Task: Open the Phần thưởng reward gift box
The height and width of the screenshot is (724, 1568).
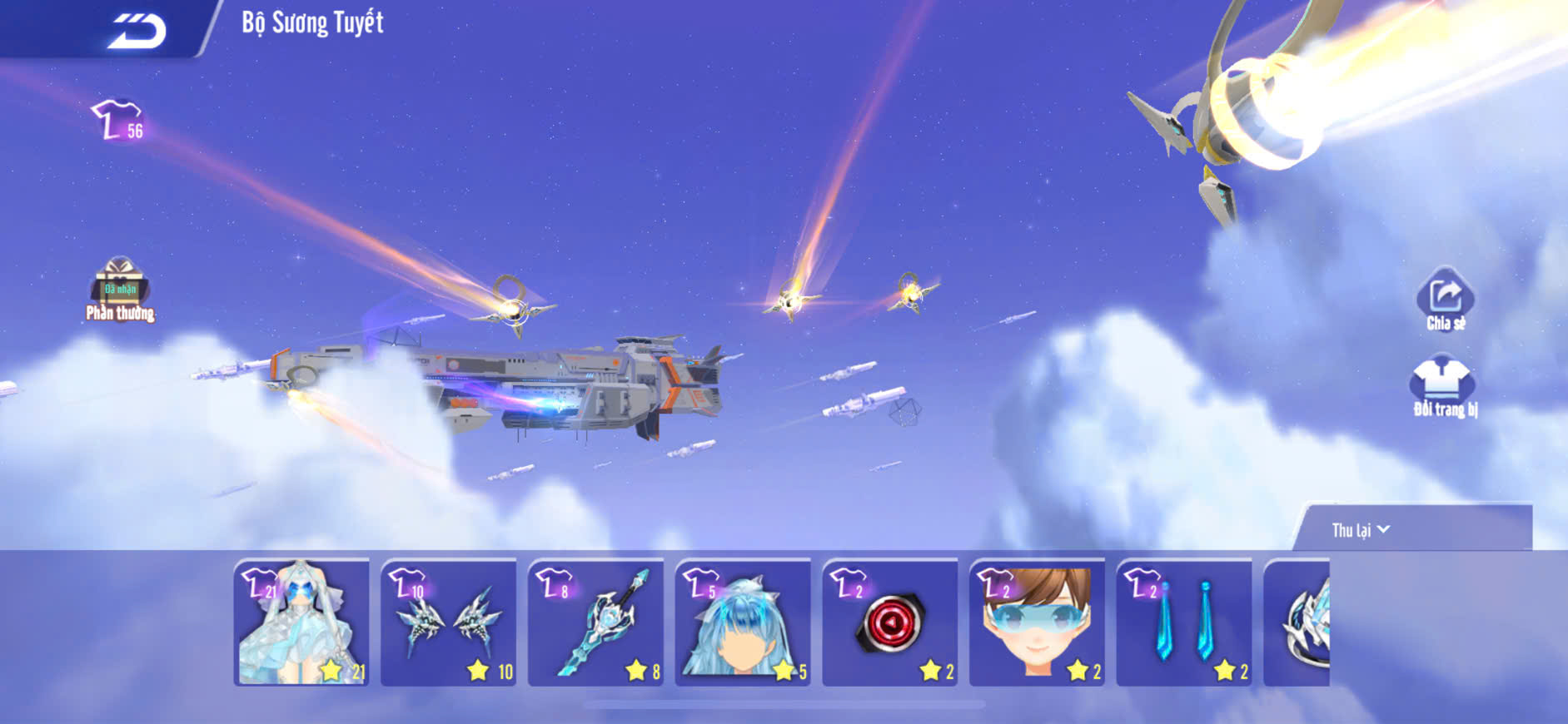Action: click(120, 290)
